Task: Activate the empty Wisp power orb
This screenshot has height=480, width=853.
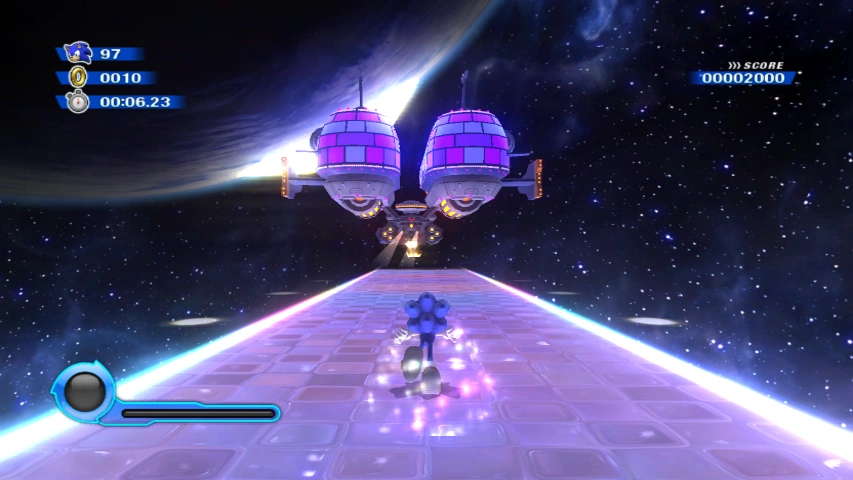Action: (x=86, y=390)
